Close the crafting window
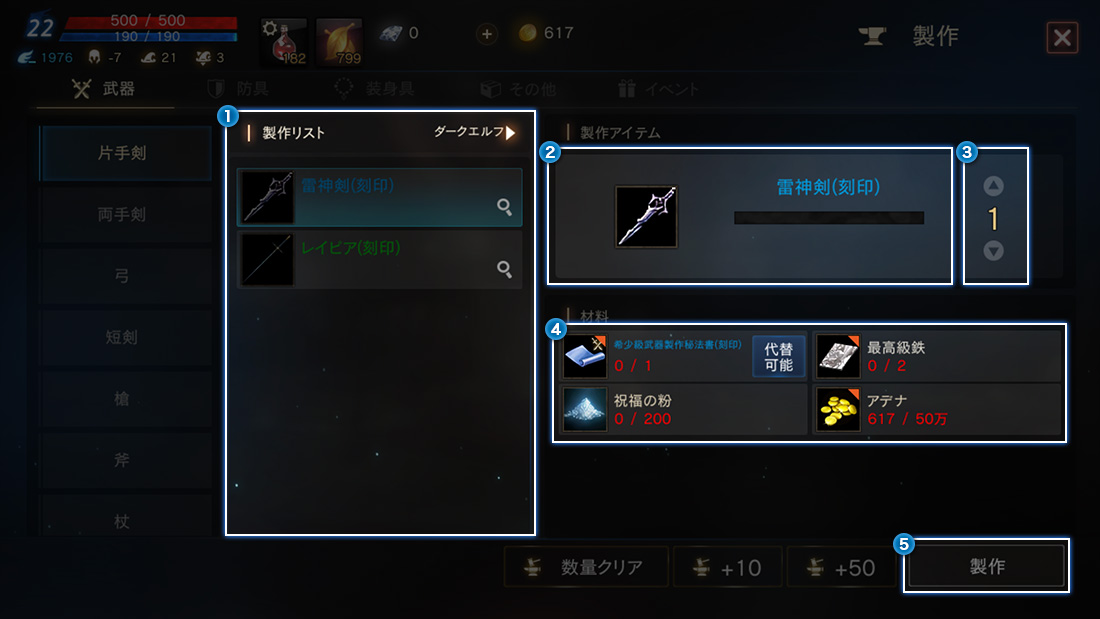 (x=1061, y=38)
